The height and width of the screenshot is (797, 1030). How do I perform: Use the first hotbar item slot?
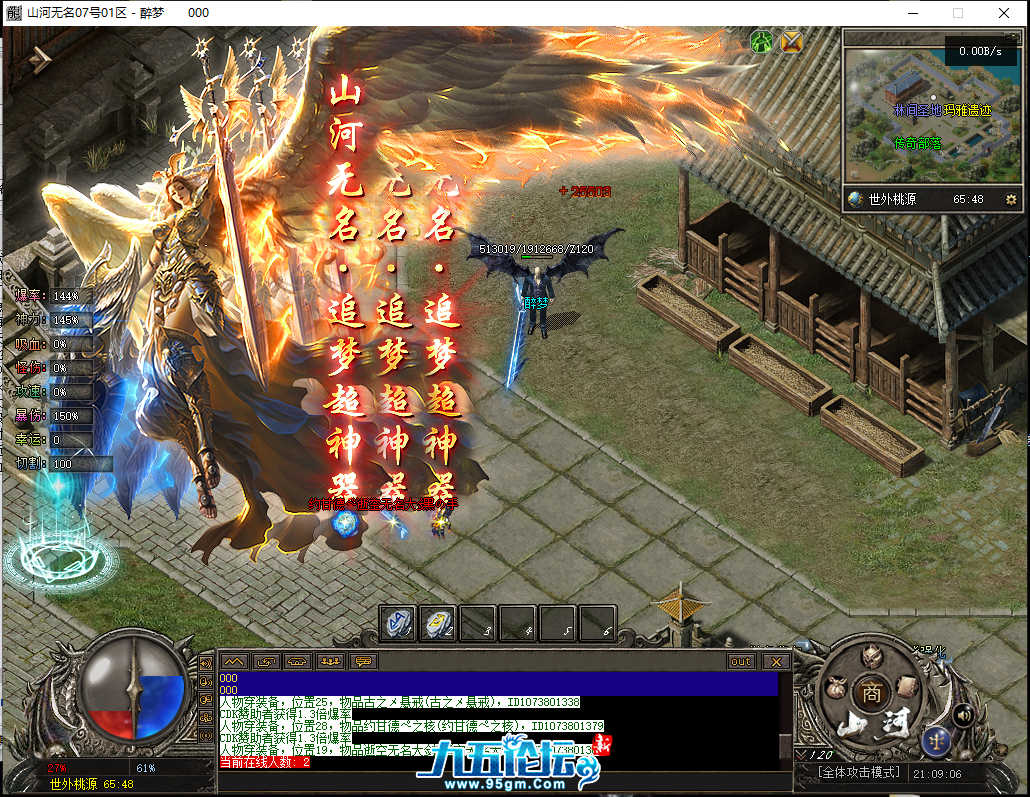tap(398, 622)
